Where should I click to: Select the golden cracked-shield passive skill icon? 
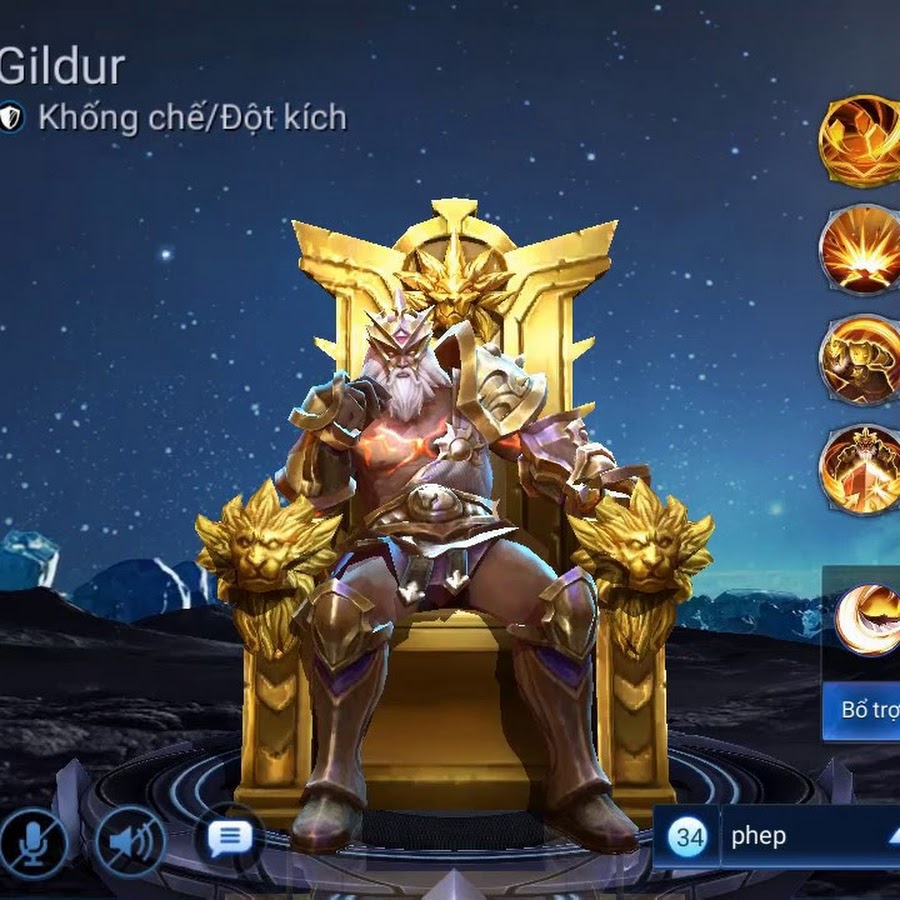click(x=860, y=141)
